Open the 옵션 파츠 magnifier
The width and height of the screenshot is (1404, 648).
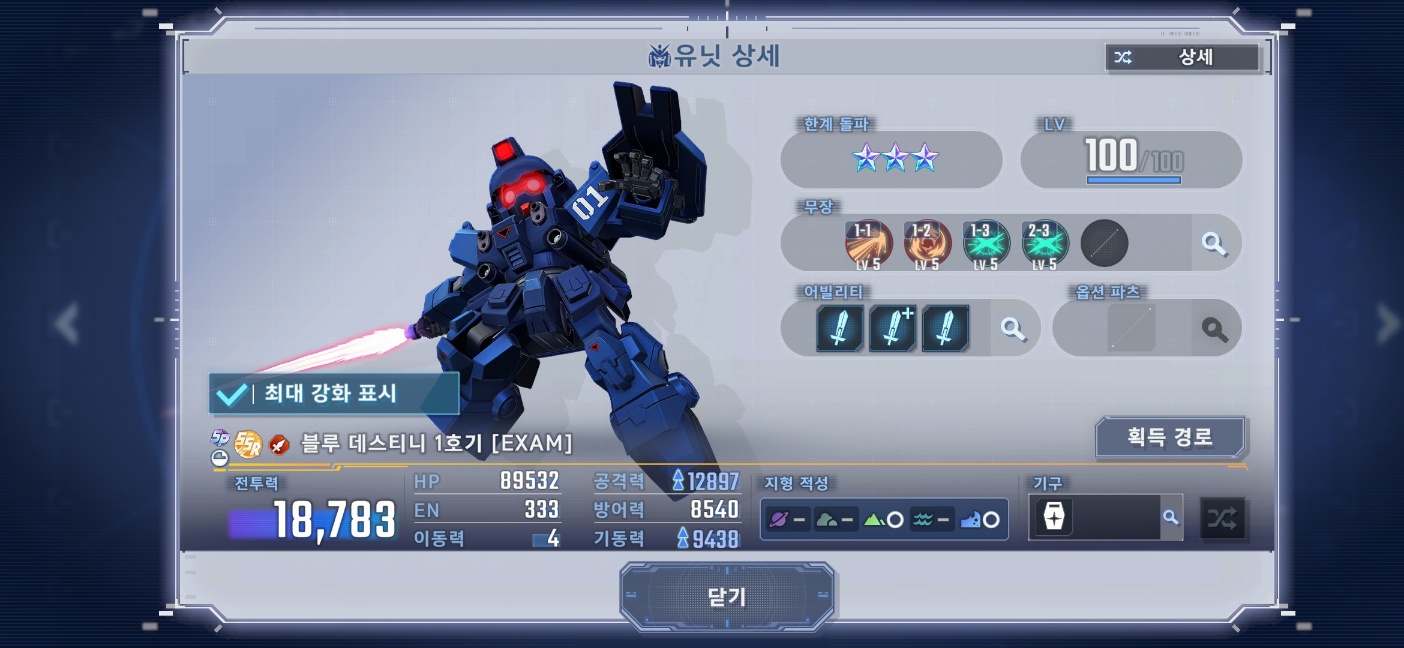click(x=1214, y=328)
